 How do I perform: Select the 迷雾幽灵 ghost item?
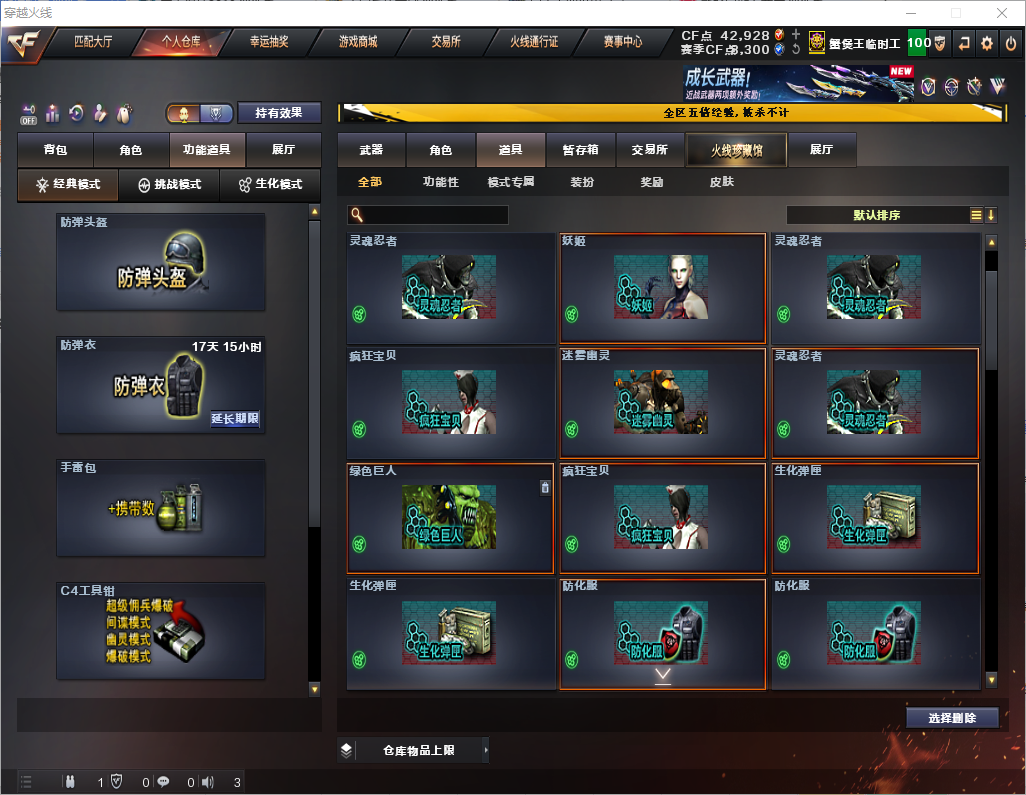point(662,403)
